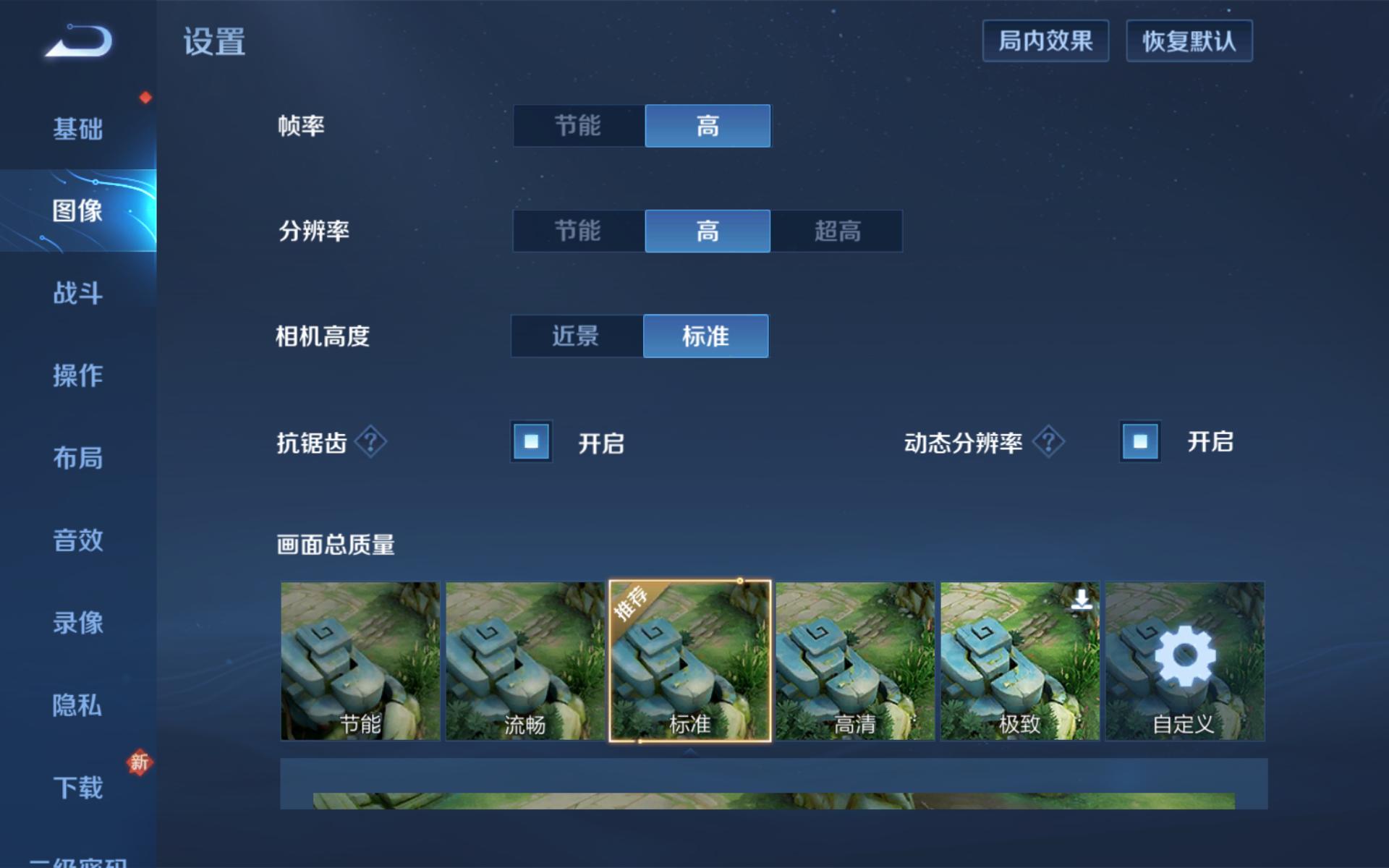Switch frame rate to 节能 mode

577,126
